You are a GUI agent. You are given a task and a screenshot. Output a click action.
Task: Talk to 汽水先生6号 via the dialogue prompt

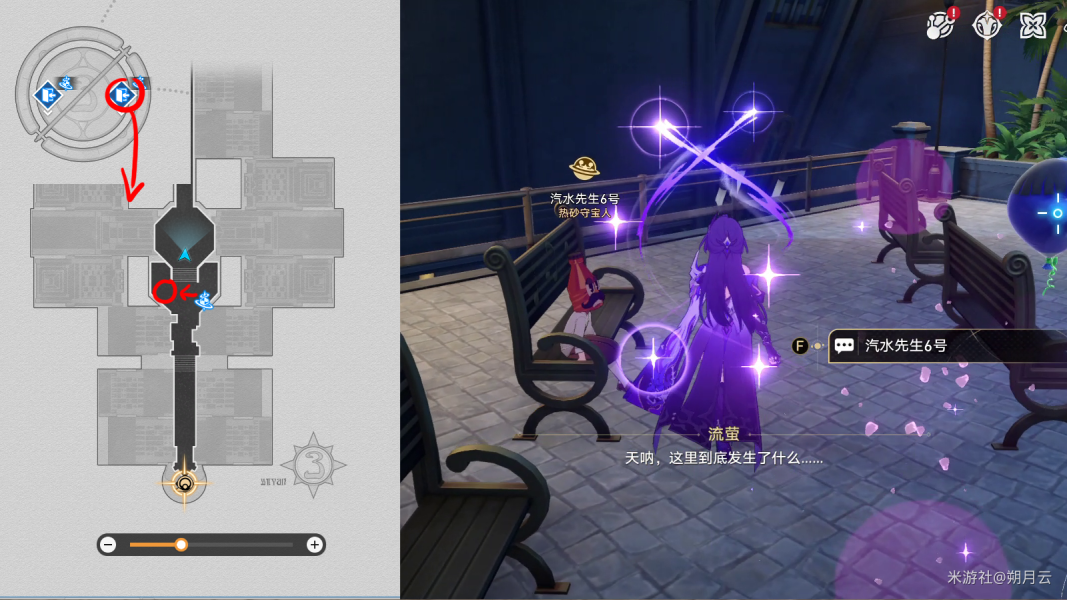click(x=905, y=346)
